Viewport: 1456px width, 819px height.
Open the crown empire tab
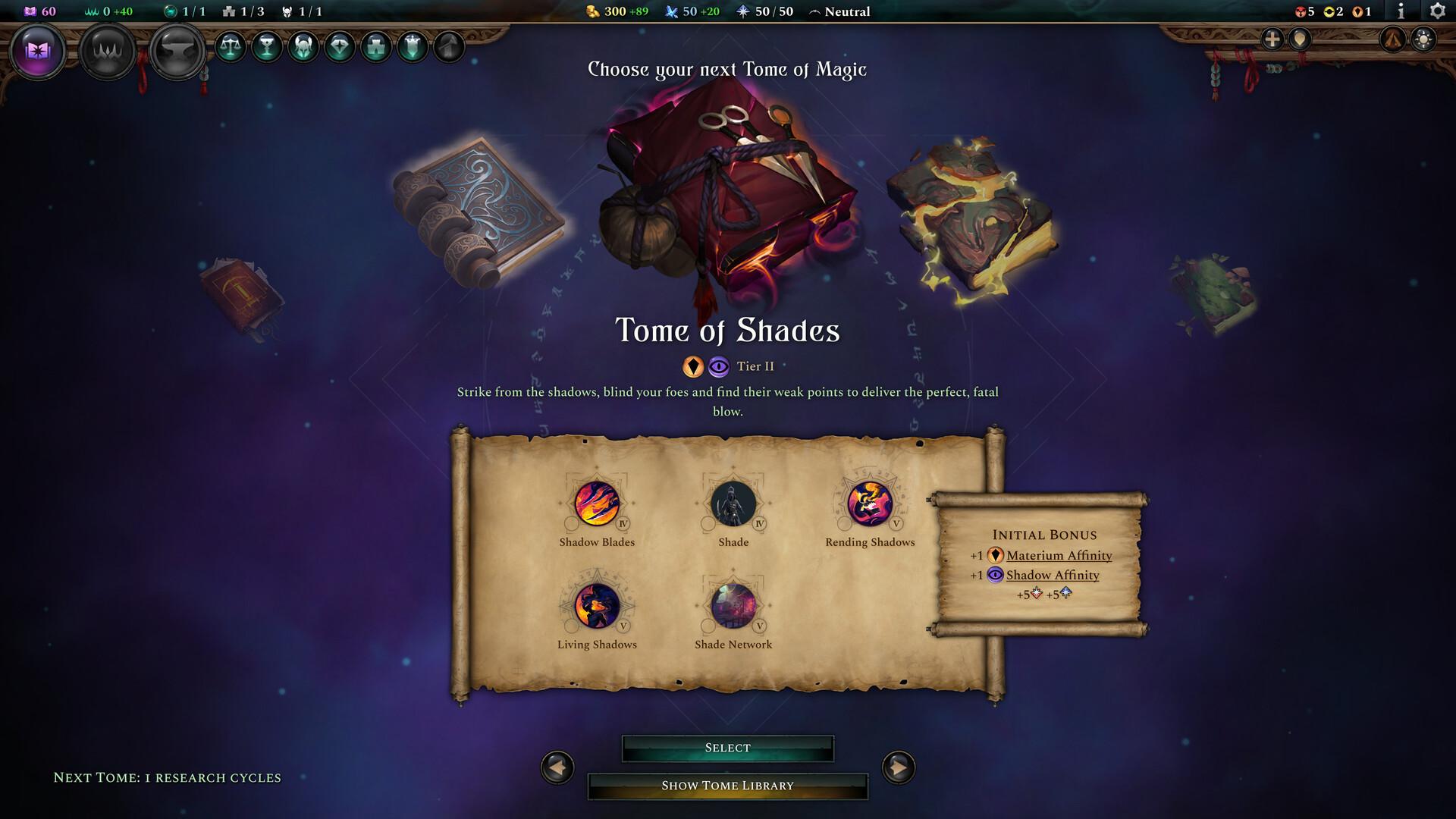(107, 51)
